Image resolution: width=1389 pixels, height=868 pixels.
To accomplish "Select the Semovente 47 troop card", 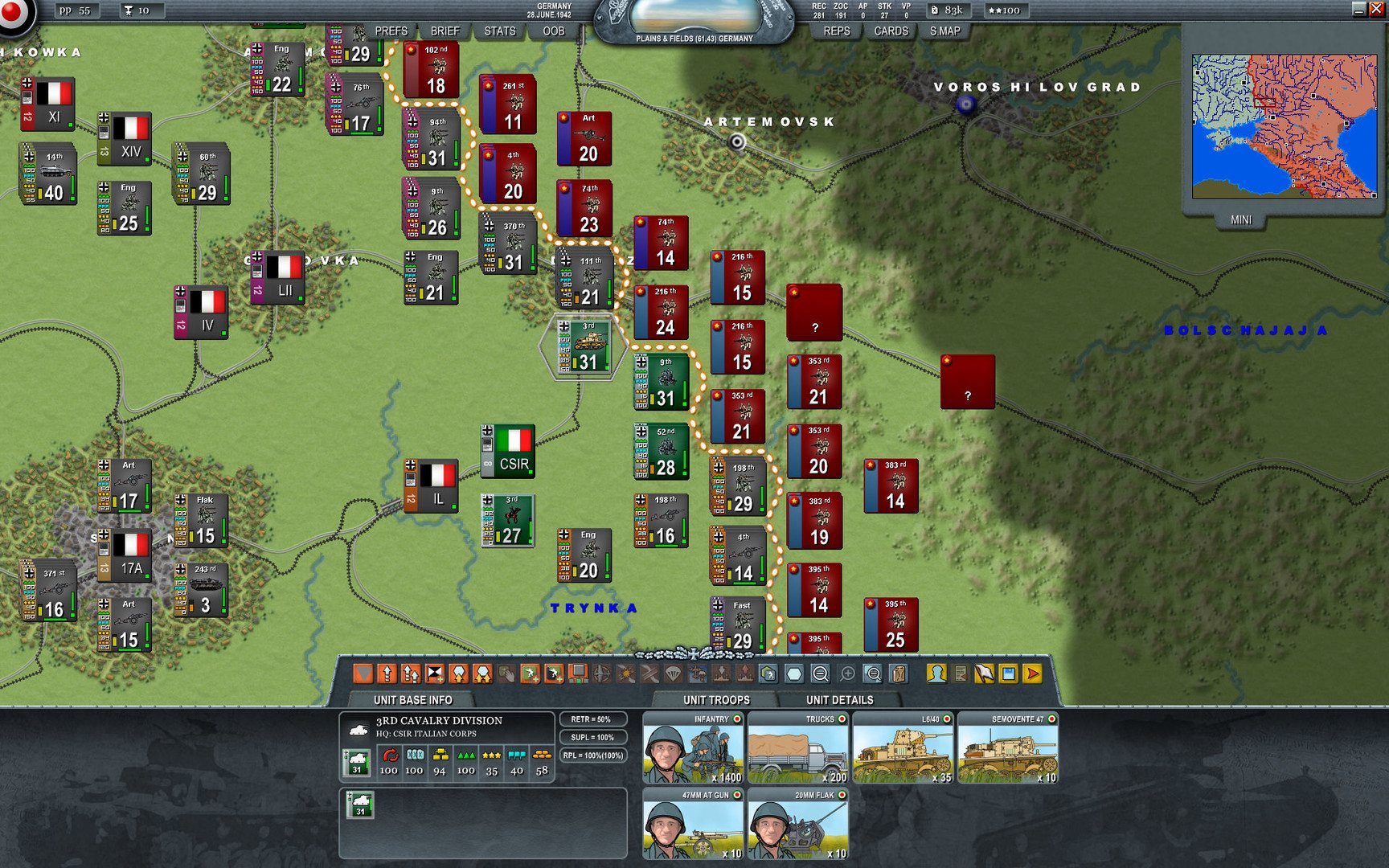I will pyautogui.click(x=1007, y=748).
